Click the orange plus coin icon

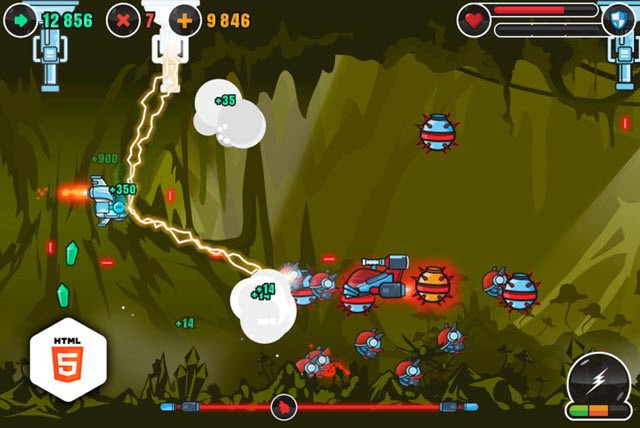pyautogui.click(x=184, y=19)
